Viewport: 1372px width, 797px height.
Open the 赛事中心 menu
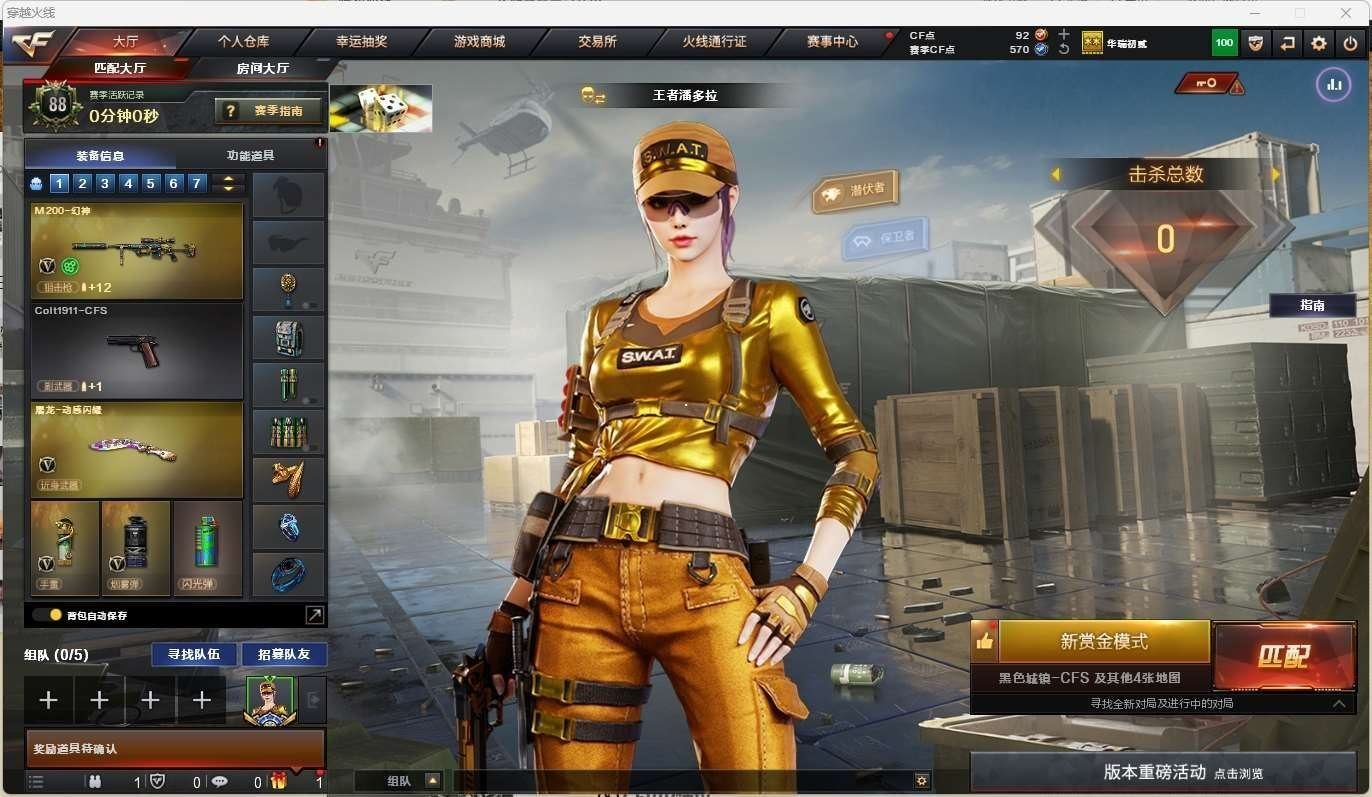click(x=832, y=42)
